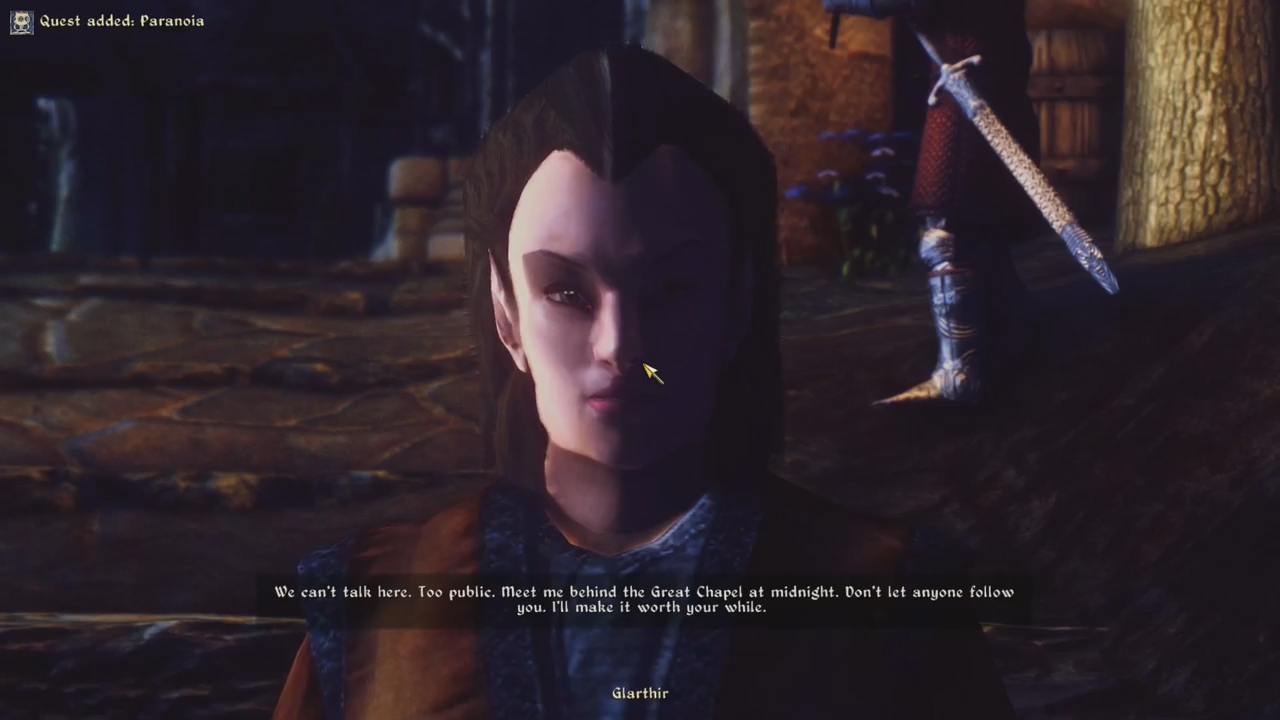Click the word Paranoia in the notification
This screenshot has height=720, width=1280.
point(172,20)
